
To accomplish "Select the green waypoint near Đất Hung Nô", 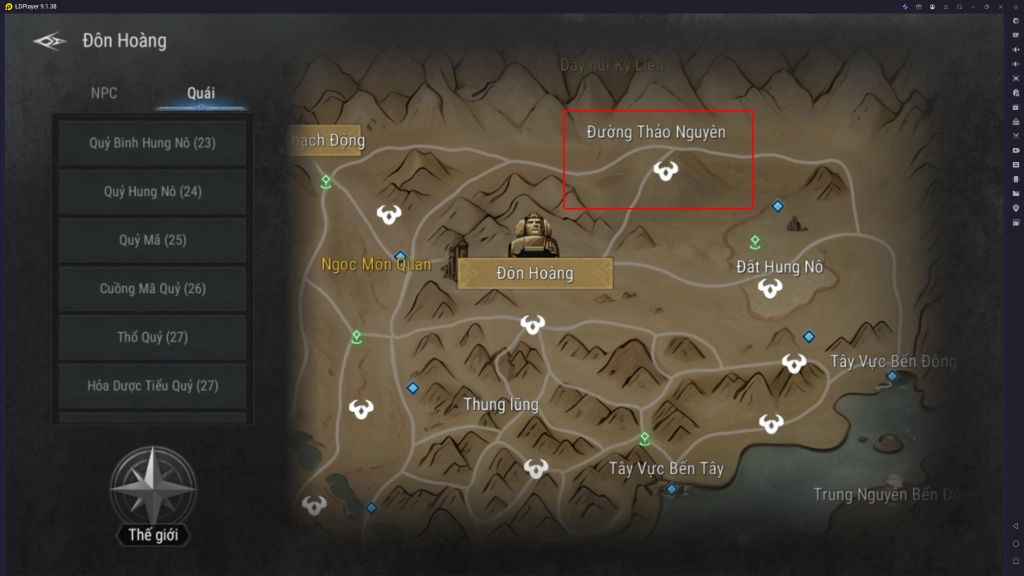I will (755, 242).
